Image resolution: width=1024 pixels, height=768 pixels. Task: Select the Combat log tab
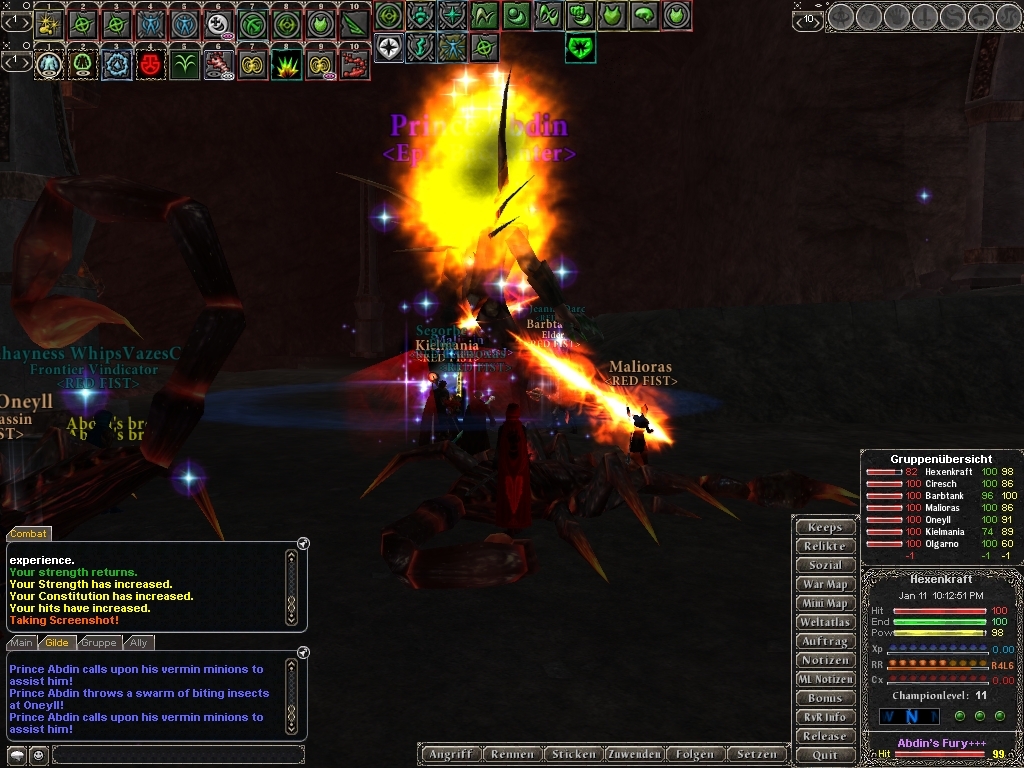(x=29, y=534)
